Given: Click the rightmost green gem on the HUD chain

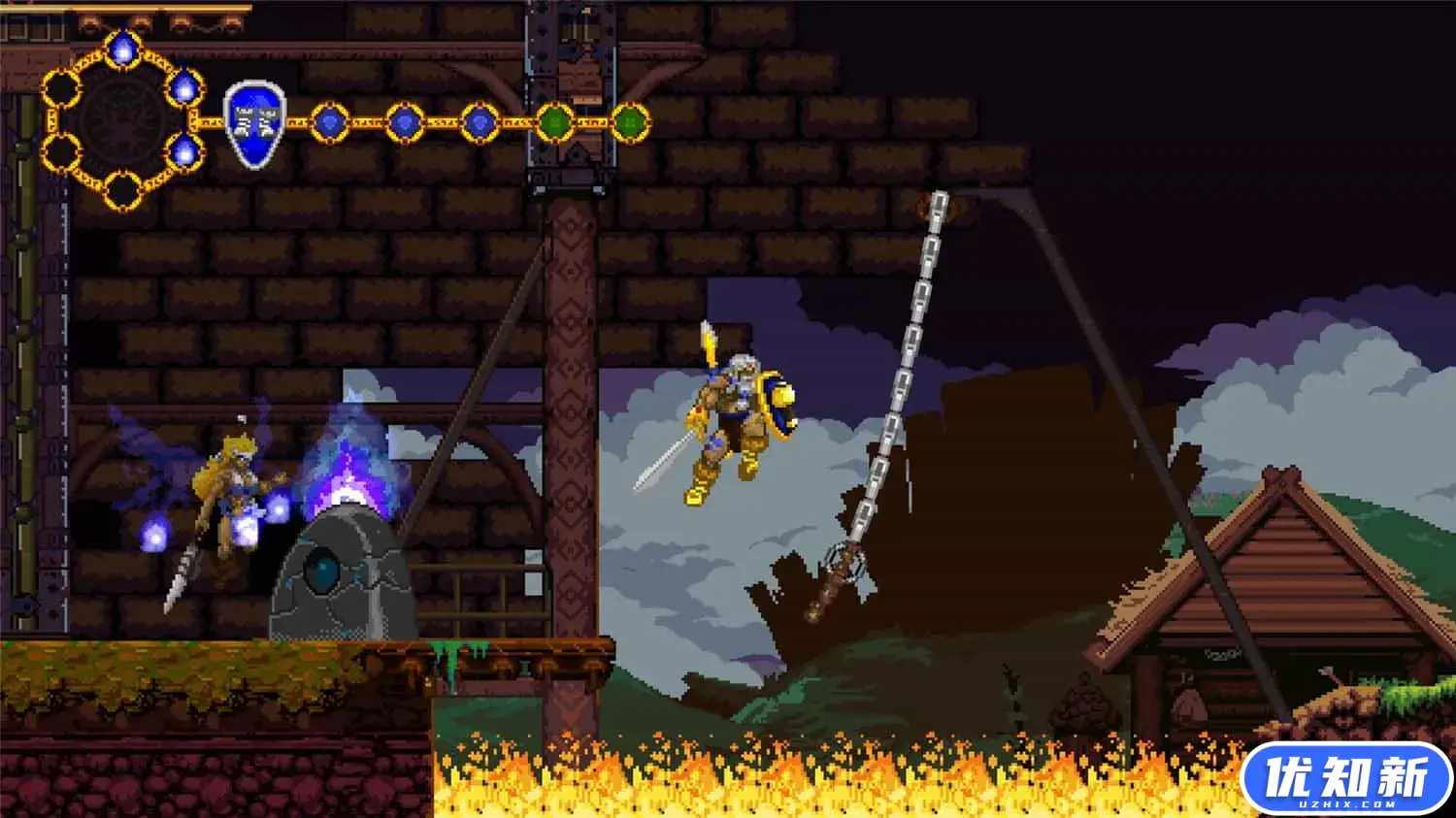Looking at the screenshot, I should point(632,122).
